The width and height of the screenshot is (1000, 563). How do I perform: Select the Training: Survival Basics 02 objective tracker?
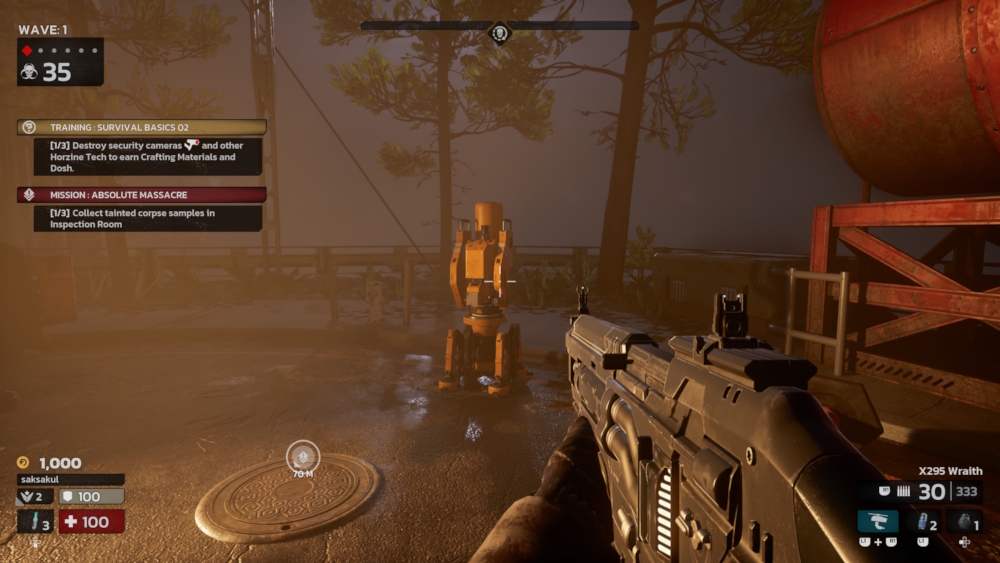tap(142, 127)
